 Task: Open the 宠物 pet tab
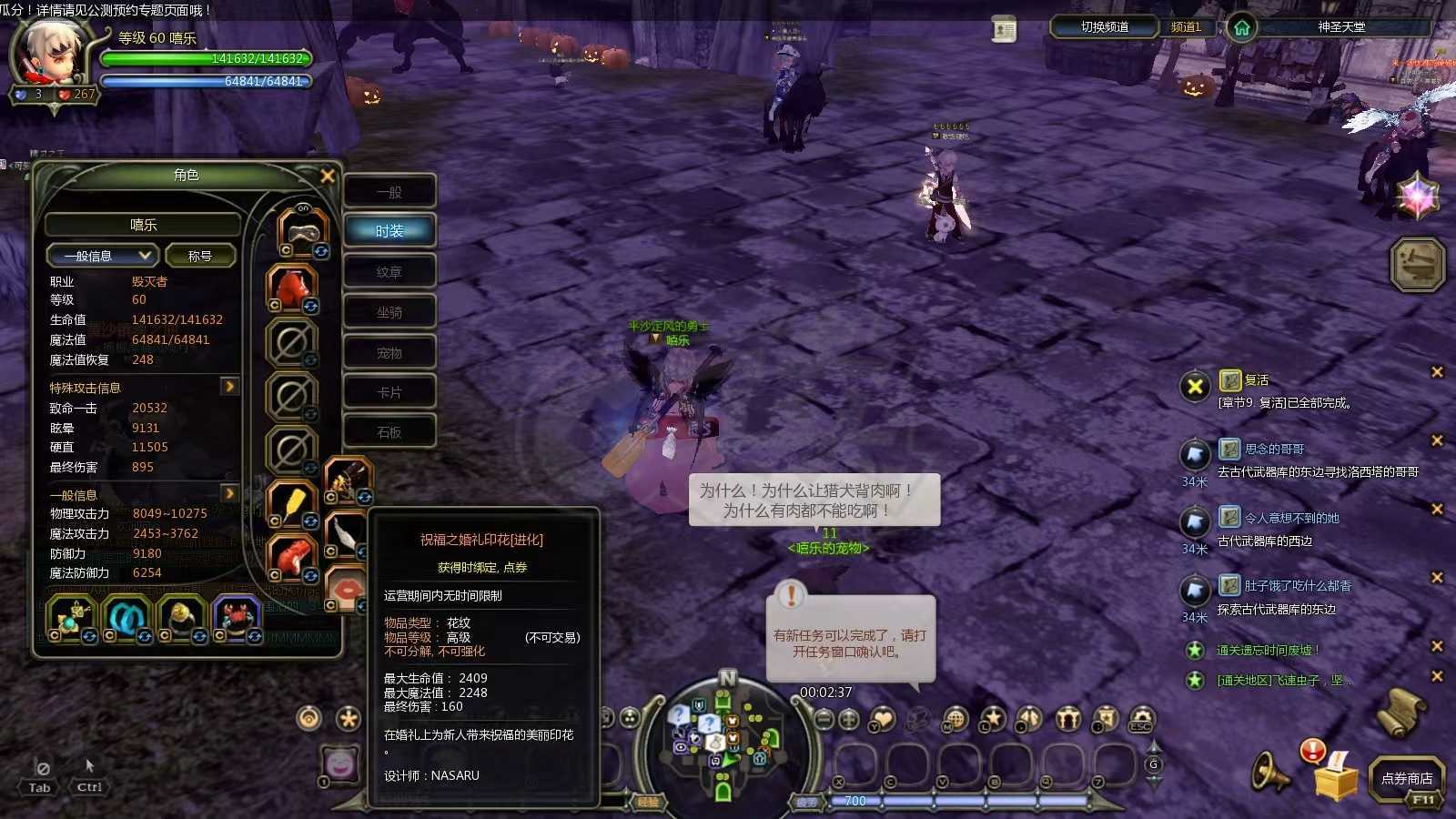[x=389, y=353]
